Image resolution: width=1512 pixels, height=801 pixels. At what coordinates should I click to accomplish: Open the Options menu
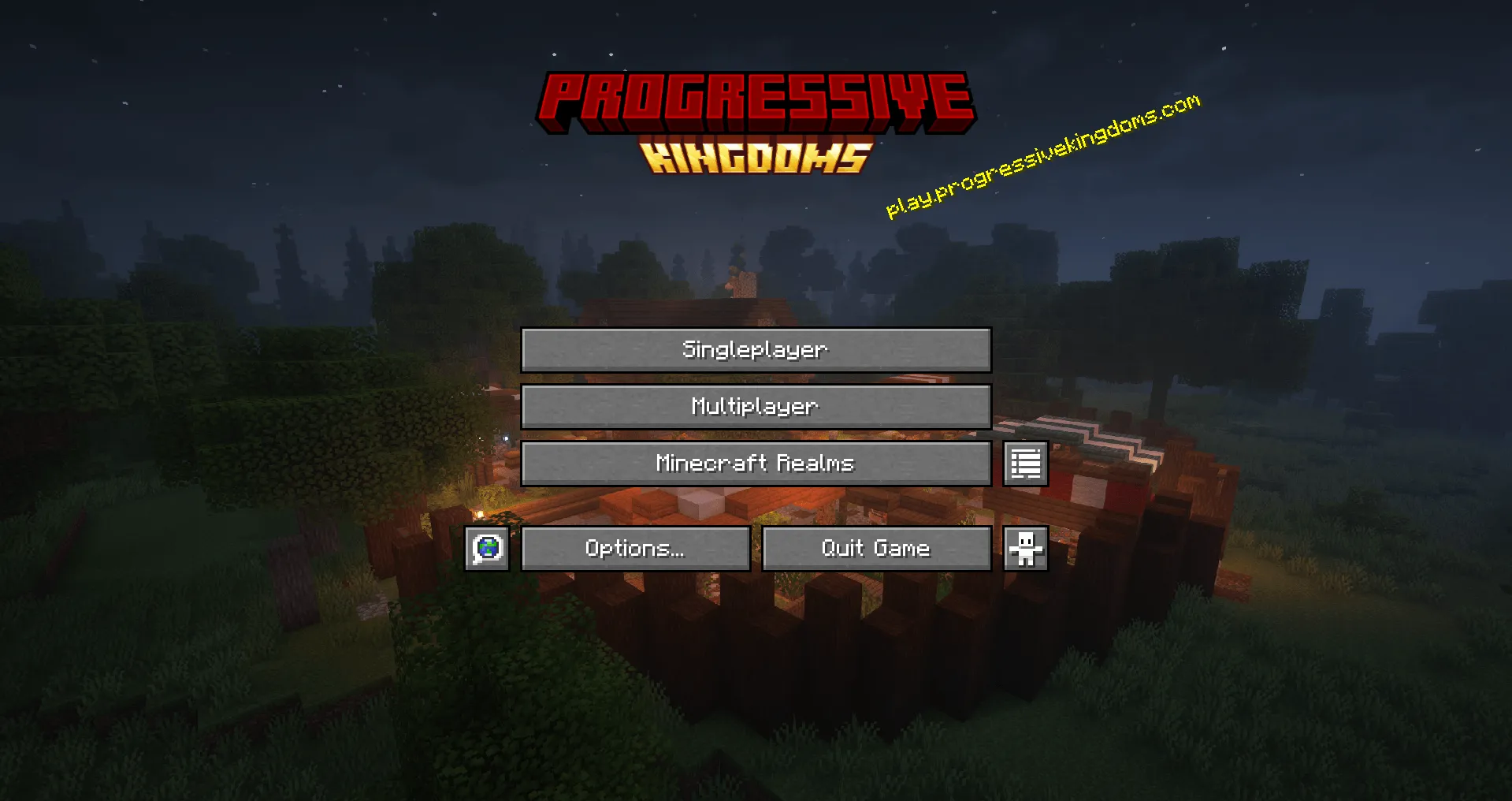[x=635, y=548]
